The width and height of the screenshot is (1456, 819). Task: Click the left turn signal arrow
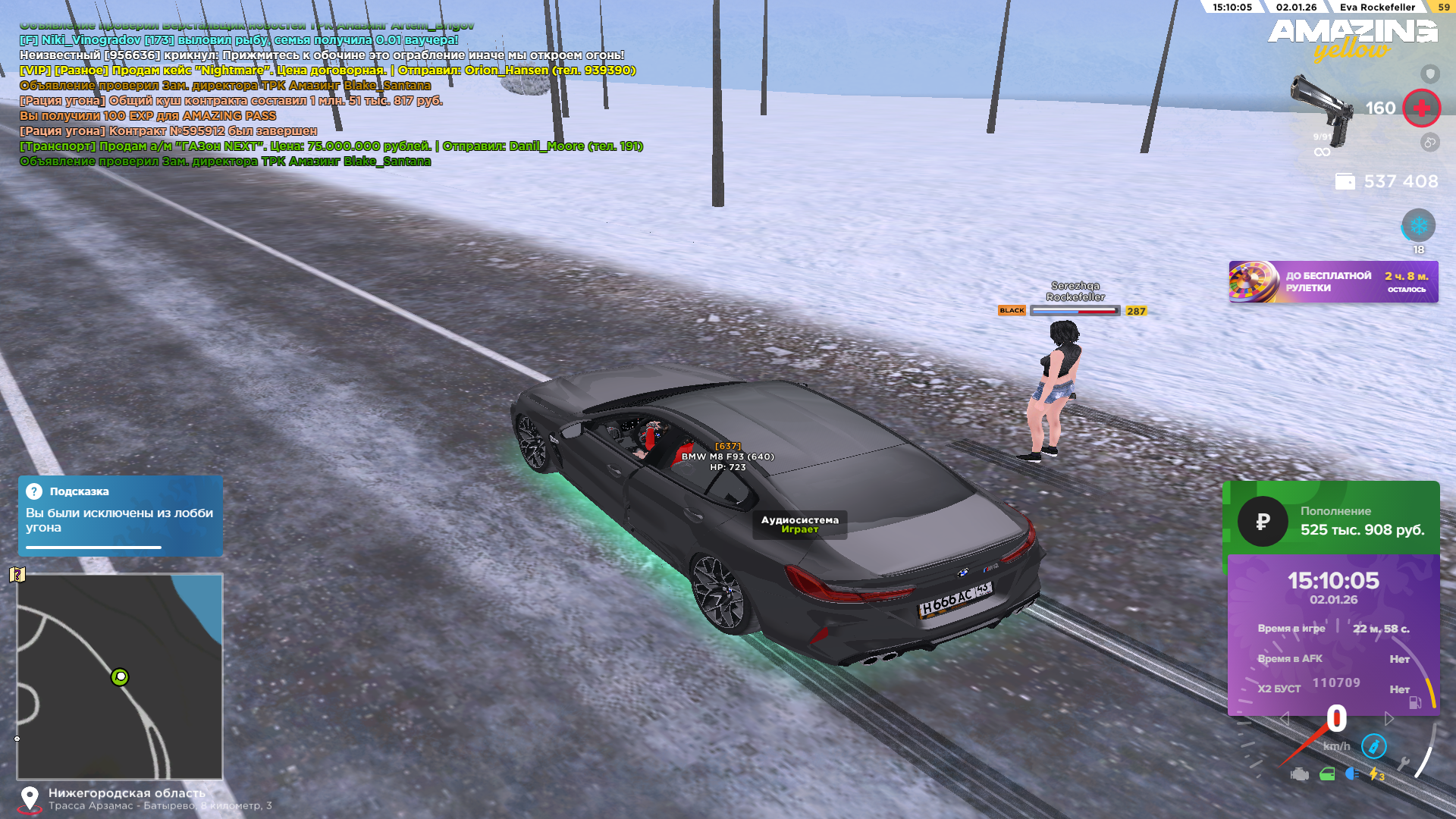tap(1285, 718)
